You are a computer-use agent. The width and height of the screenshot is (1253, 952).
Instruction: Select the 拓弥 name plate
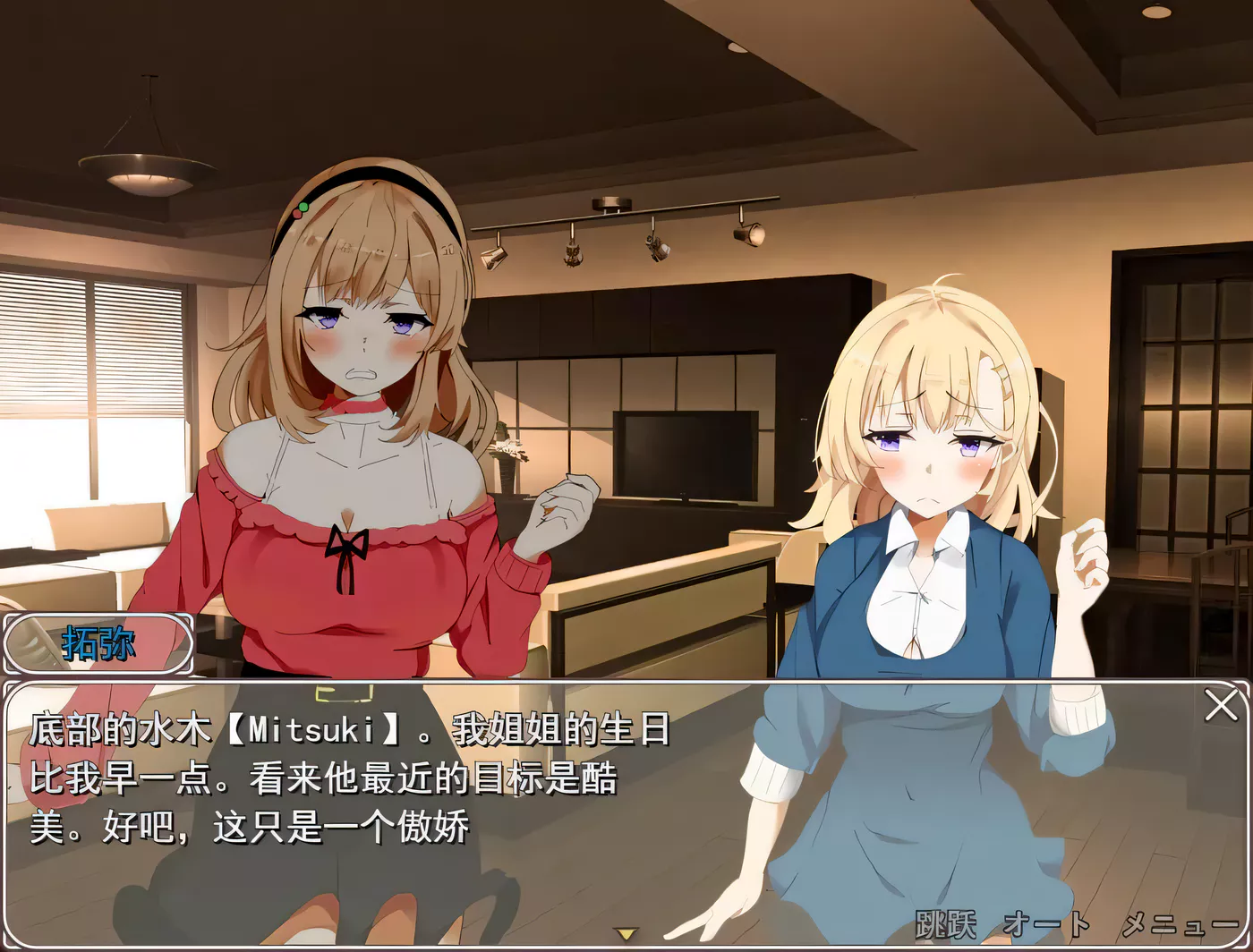click(100, 643)
